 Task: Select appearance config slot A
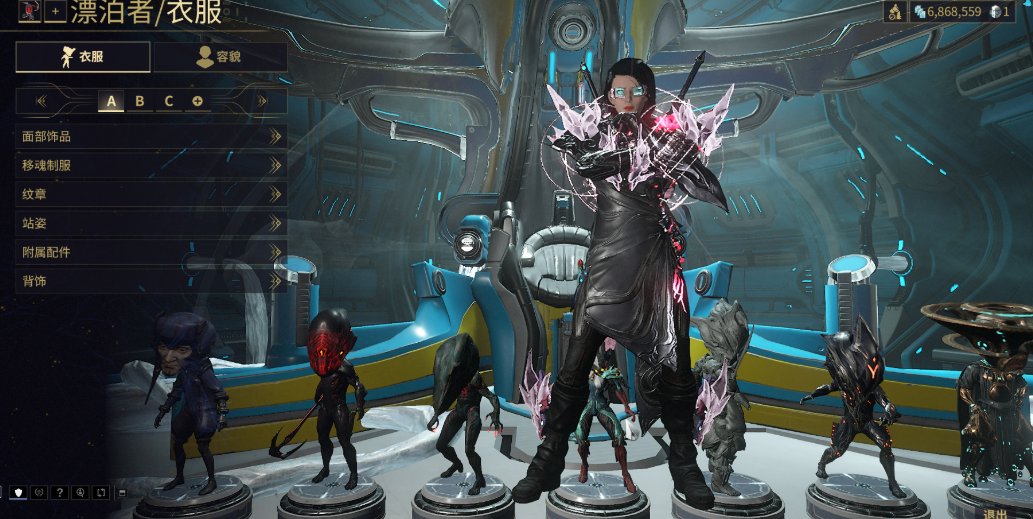tap(111, 101)
